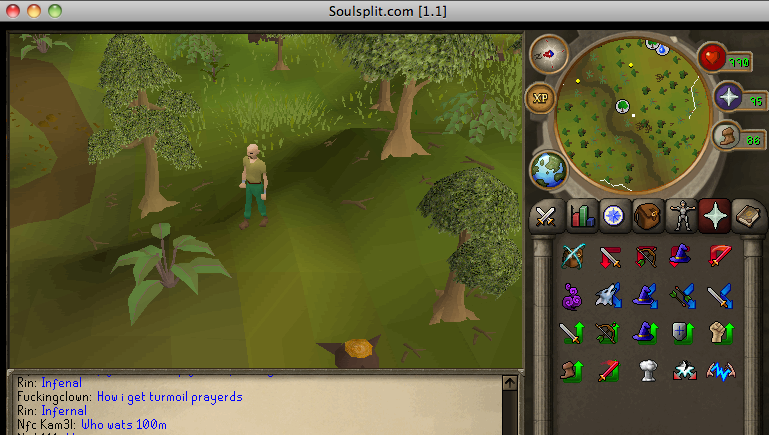Switch to the magic spellbook tab
This screenshot has height=435, width=769.
(750, 215)
